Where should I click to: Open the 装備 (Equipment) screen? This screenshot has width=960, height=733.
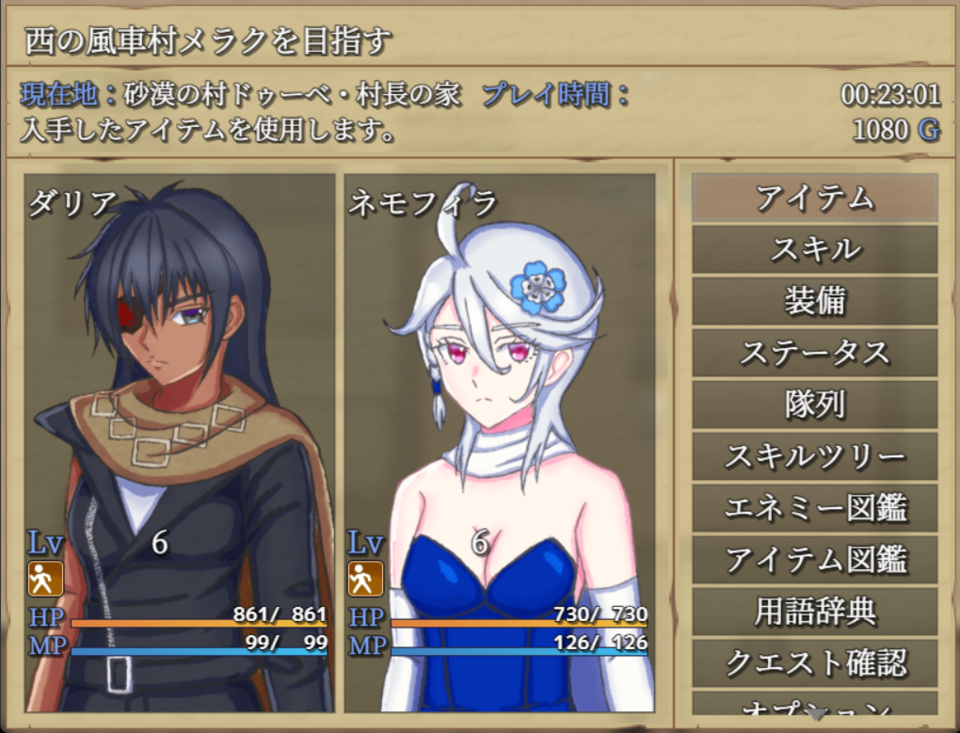coord(814,302)
